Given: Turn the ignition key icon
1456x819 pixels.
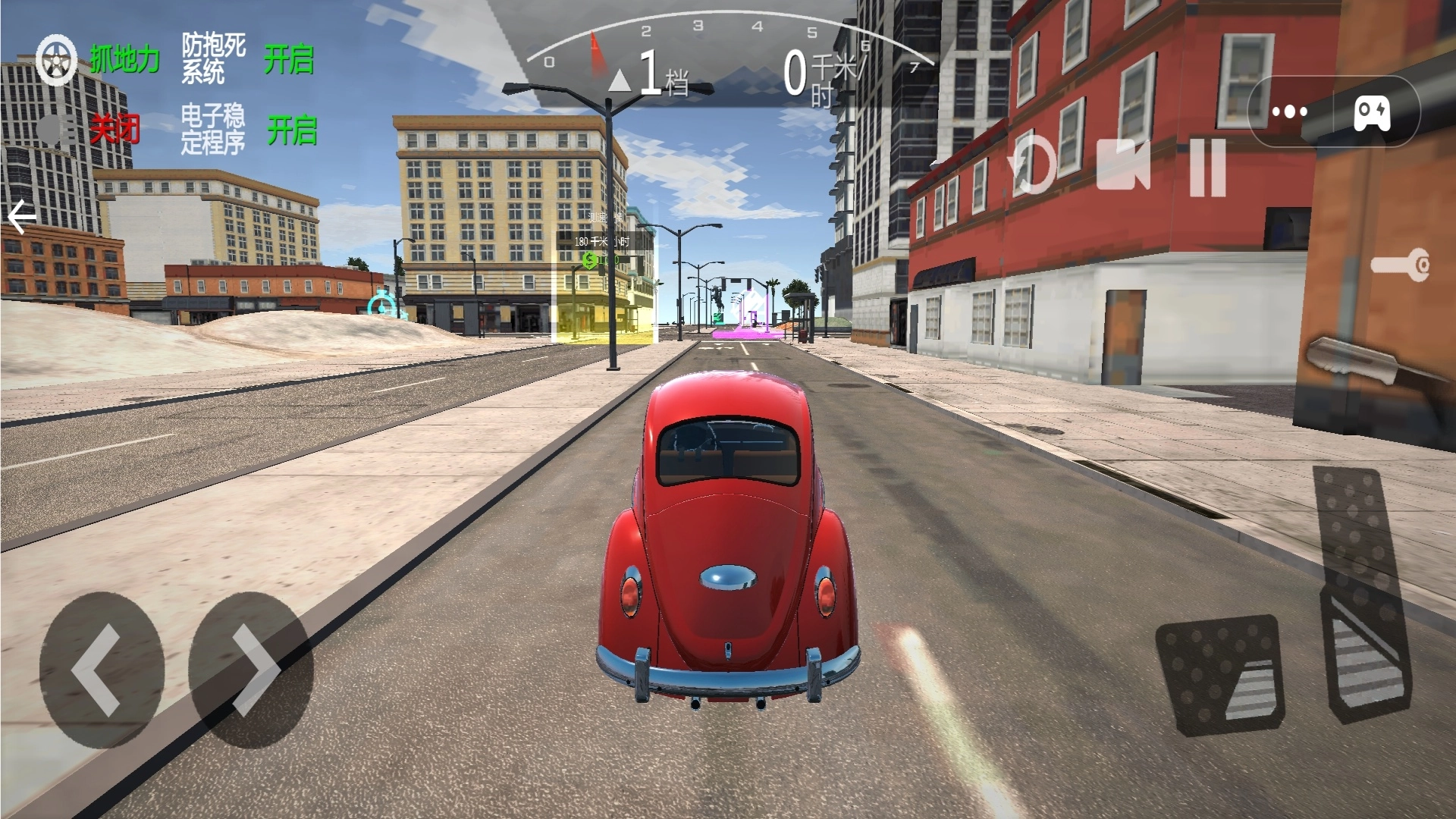Looking at the screenshot, I should (x=1400, y=265).
